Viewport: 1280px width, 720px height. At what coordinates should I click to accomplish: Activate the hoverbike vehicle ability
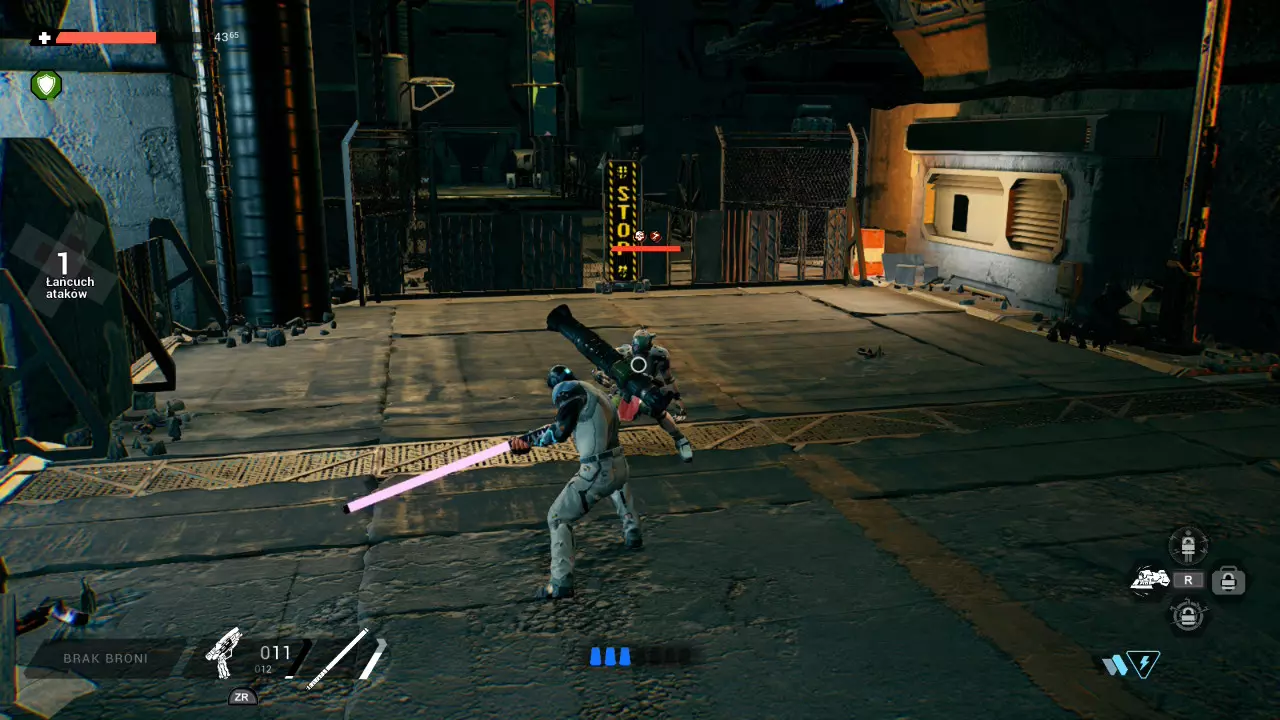click(x=1149, y=579)
